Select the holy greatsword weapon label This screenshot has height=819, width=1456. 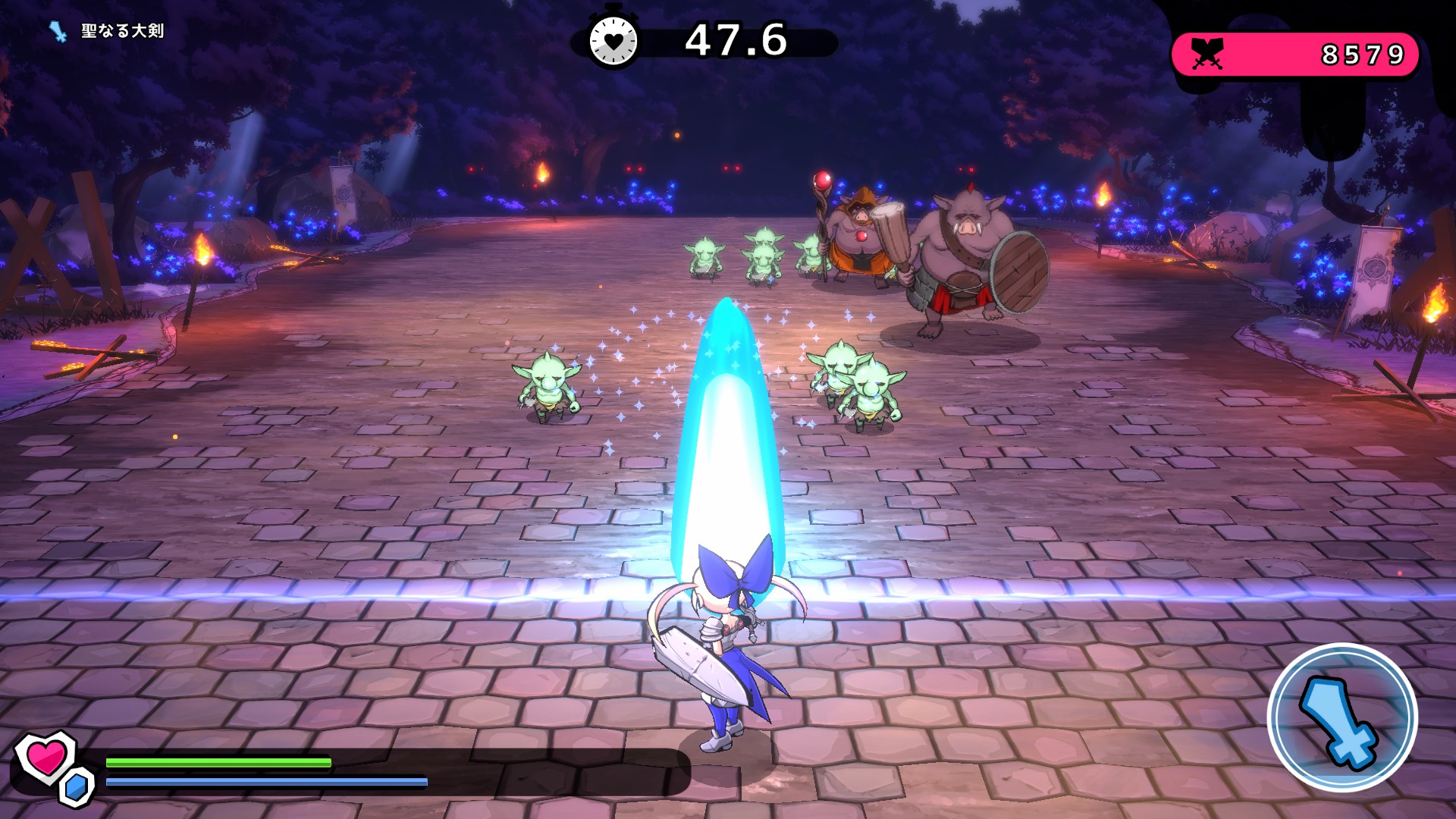(x=121, y=31)
